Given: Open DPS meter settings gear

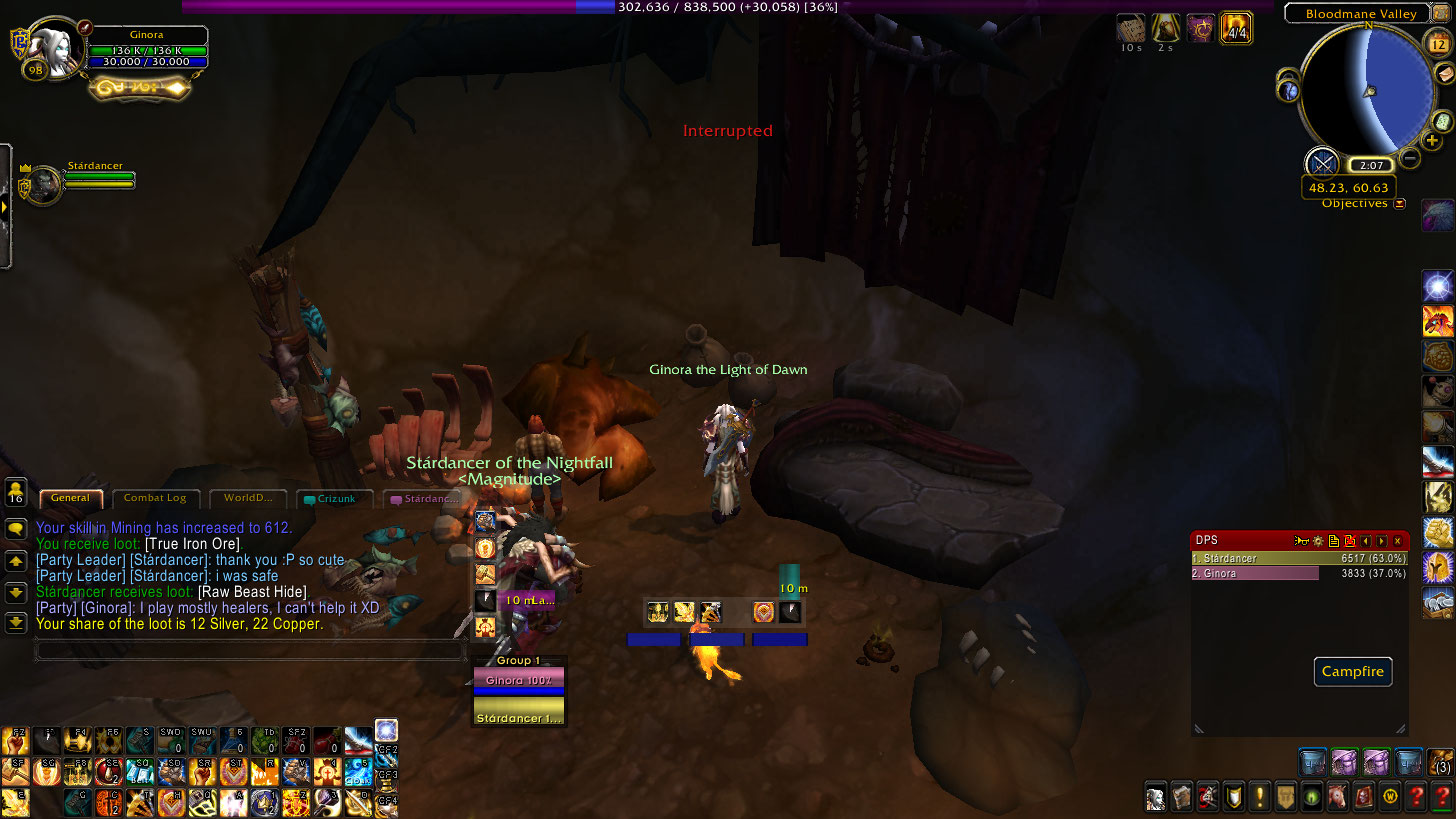Looking at the screenshot, I should pyautogui.click(x=1317, y=541).
